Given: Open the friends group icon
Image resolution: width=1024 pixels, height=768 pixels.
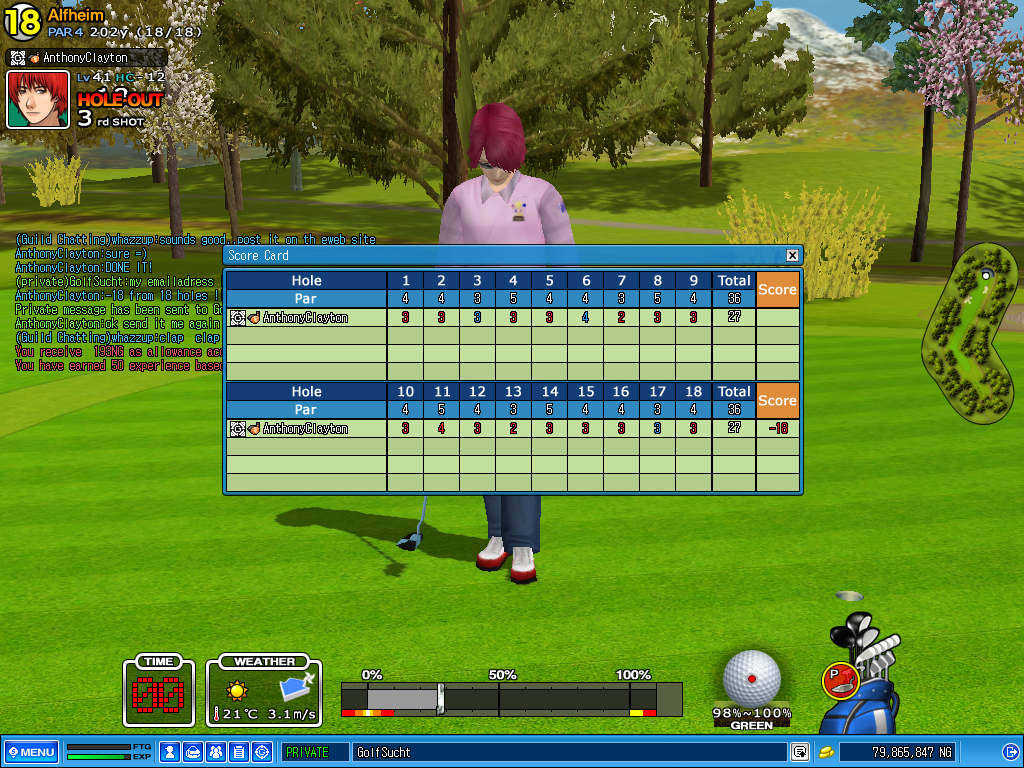Looking at the screenshot, I should point(216,752).
